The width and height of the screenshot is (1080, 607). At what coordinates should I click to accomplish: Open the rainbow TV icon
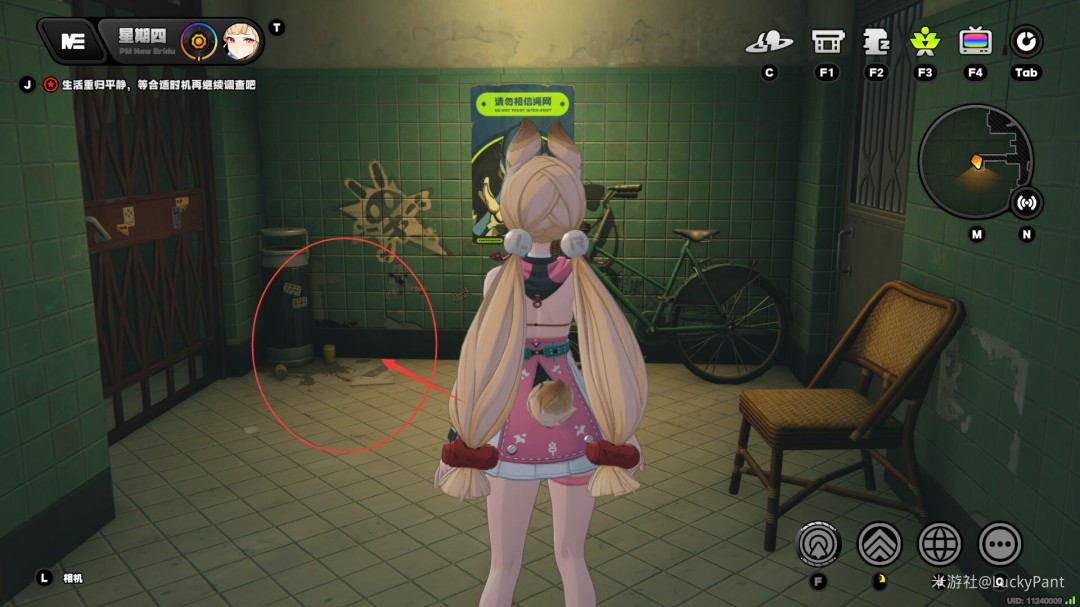975,42
